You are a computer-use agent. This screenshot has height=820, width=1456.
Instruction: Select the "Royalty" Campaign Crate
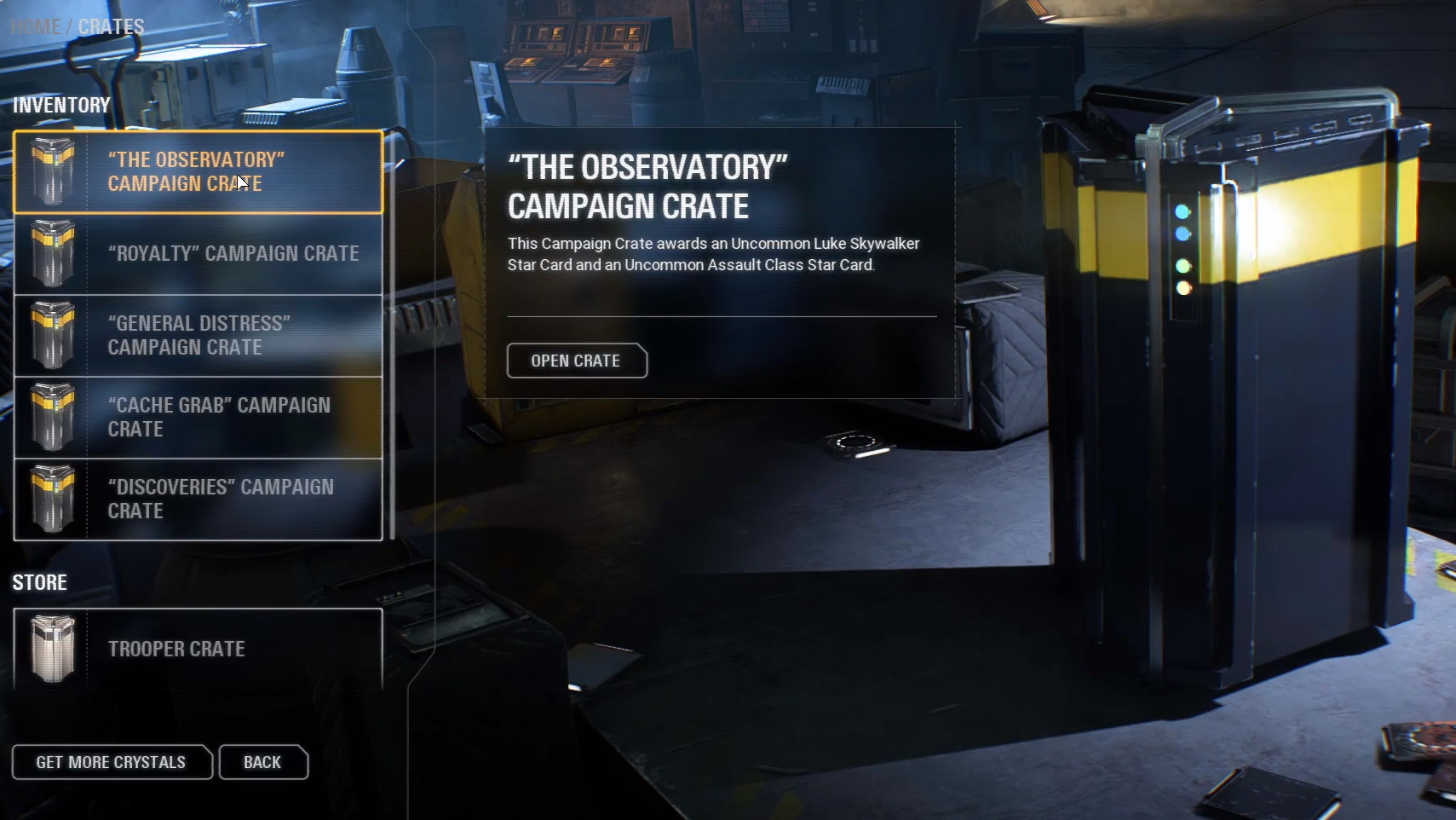pos(198,254)
